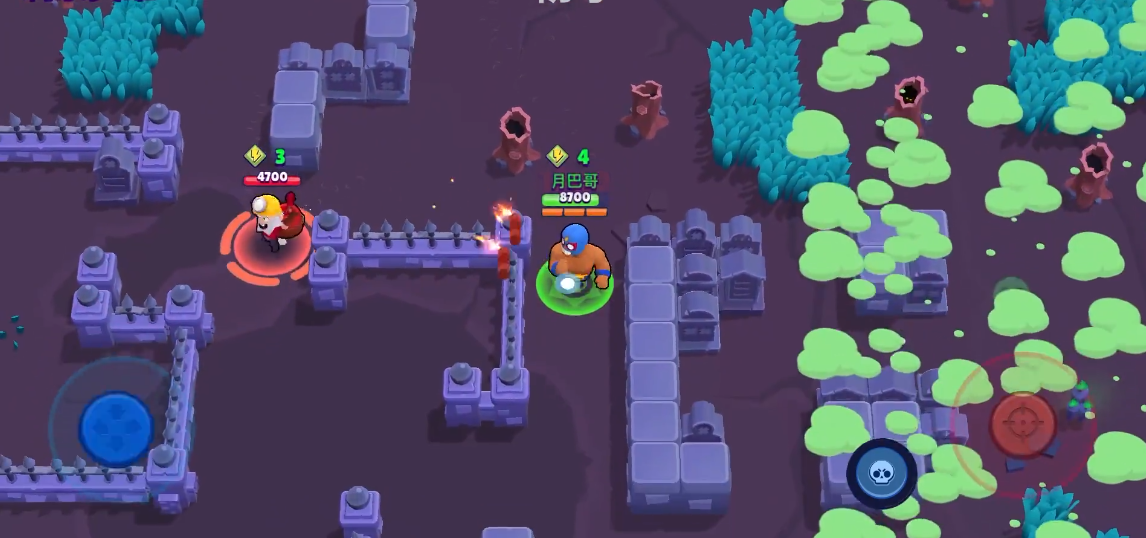
Task: Tap the blue movement joystick
Action: click(x=116, y=428)
